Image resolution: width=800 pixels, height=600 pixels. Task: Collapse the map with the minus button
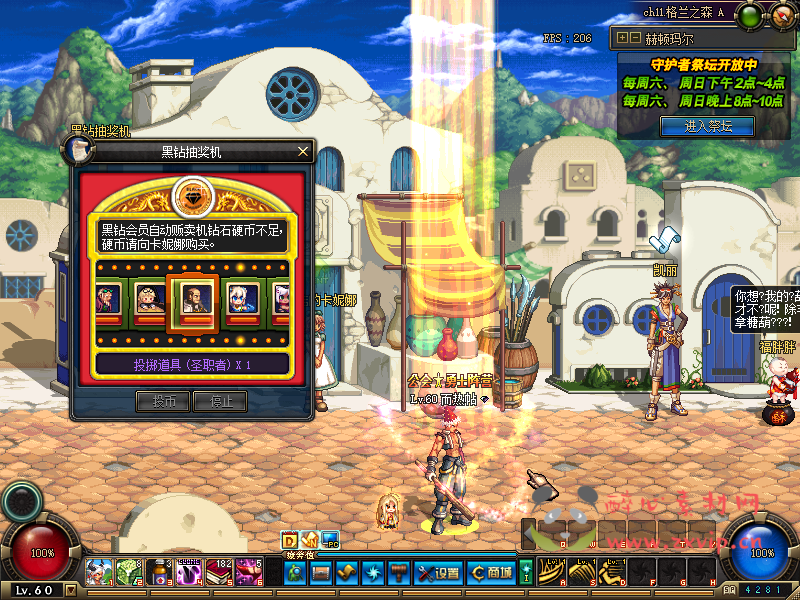click(635, 38)
